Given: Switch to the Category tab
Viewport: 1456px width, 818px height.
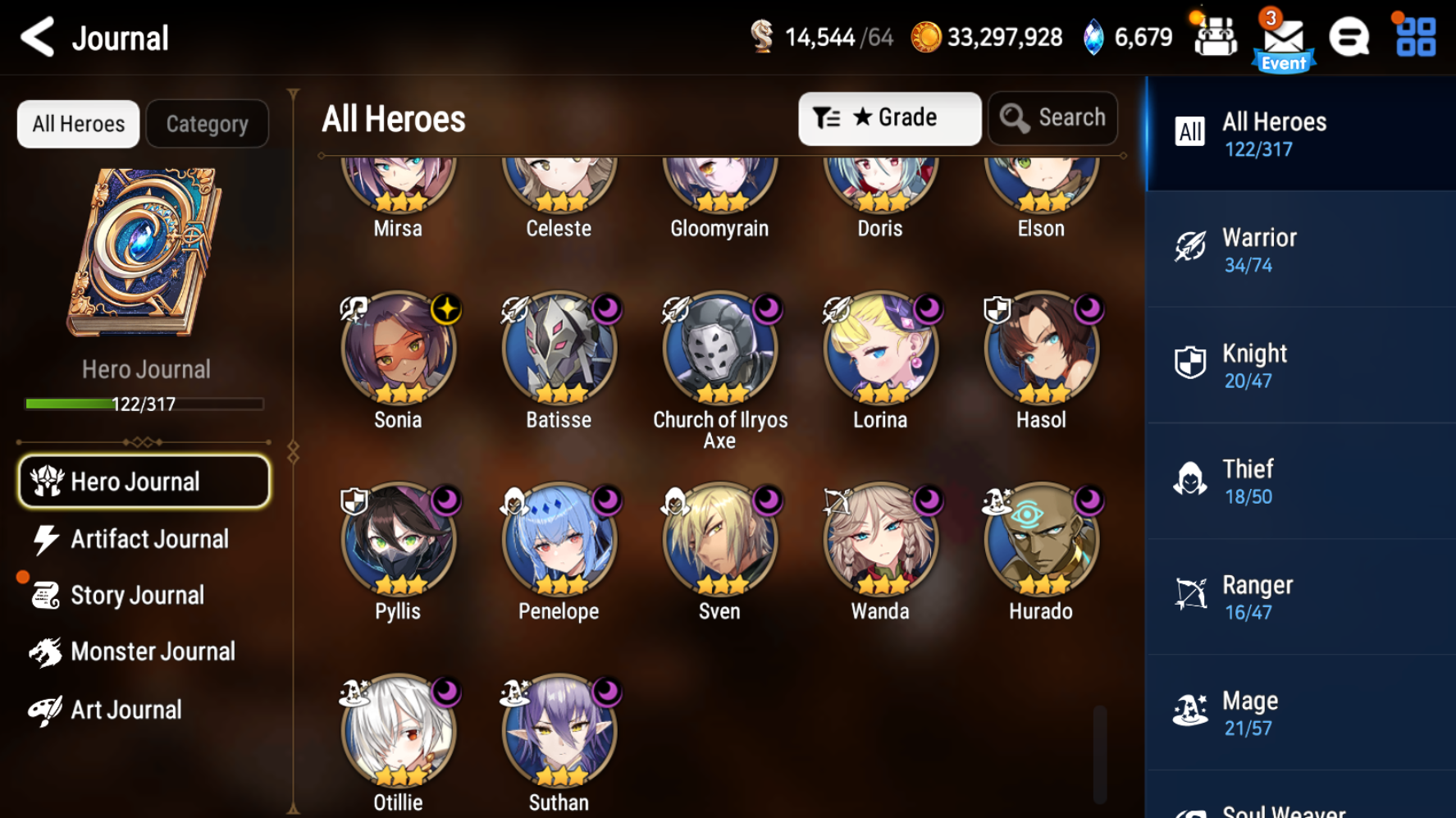Looking at the screenshot, I should pos(207,124).
